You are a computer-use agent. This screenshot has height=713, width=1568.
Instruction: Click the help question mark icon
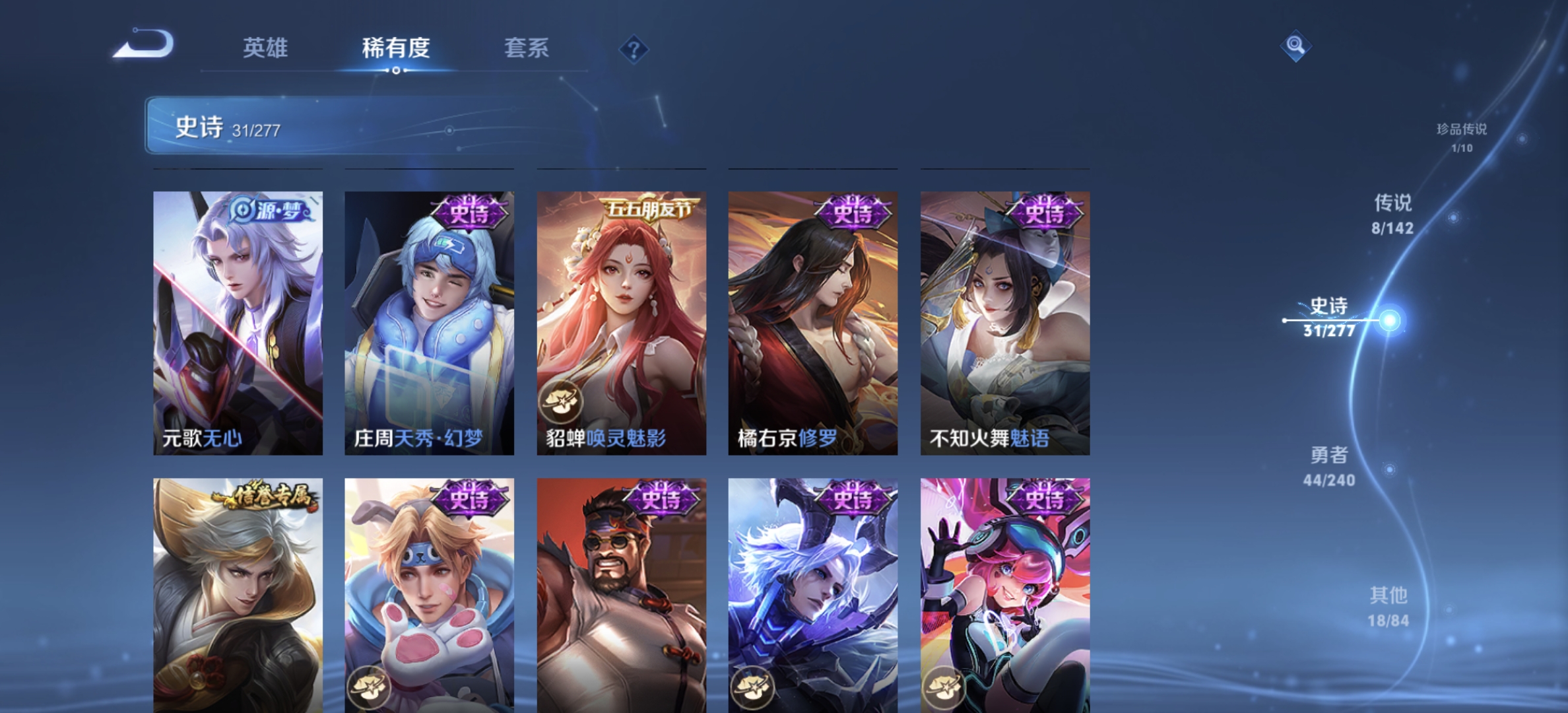[633, 48]
